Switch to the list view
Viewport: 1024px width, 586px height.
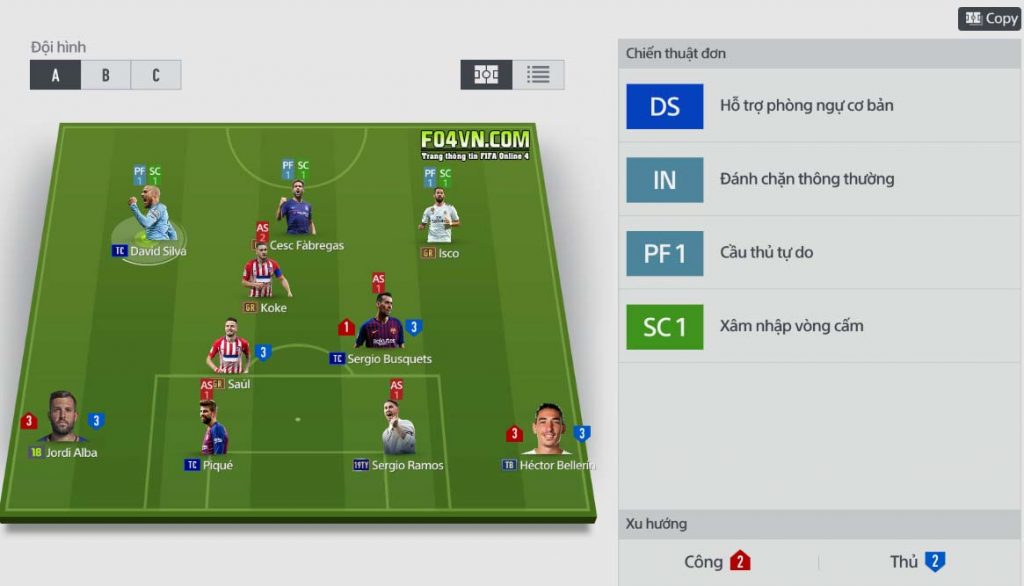point(538,75)
